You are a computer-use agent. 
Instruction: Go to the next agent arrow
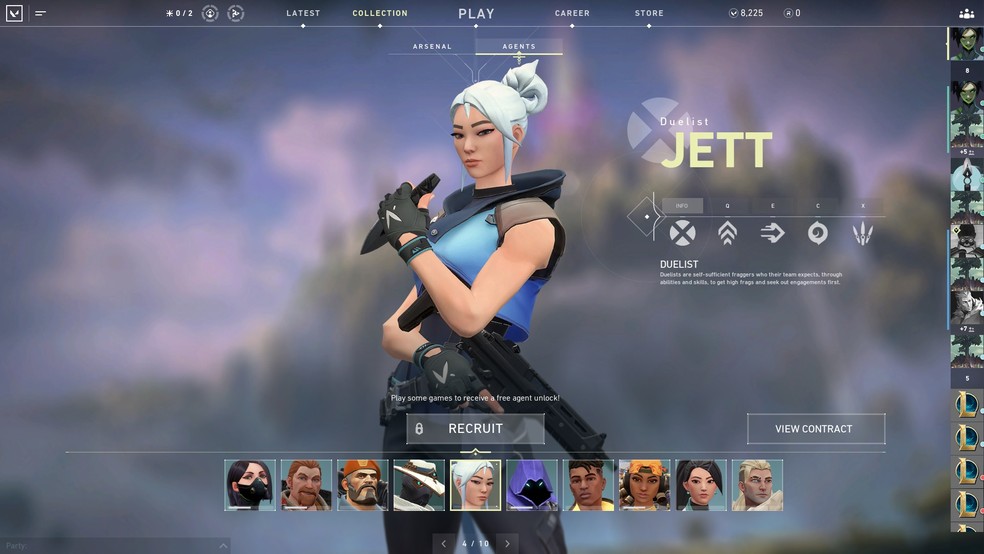point(507,544)
